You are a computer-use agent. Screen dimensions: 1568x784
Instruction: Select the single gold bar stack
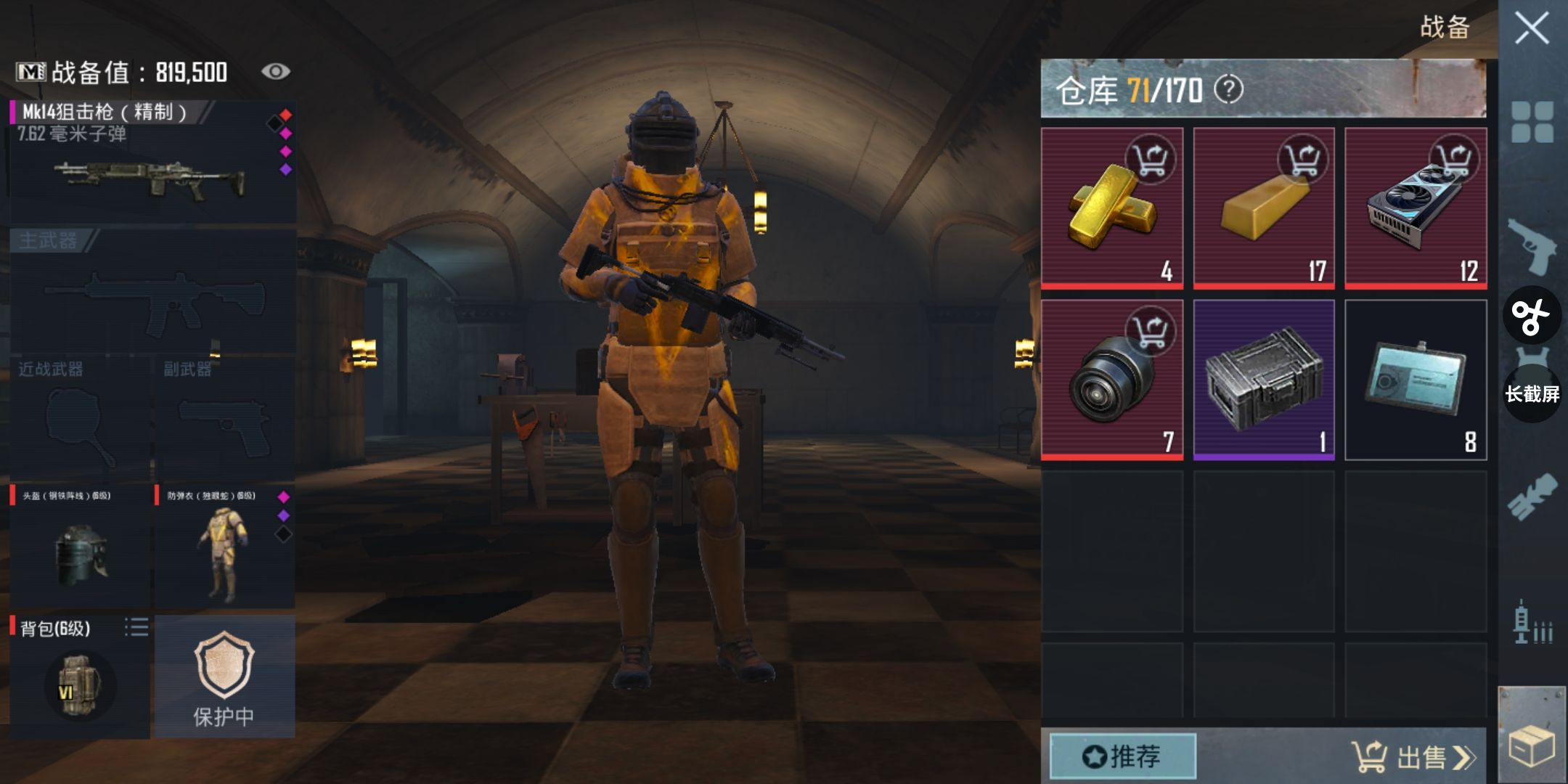click(x=1264, y=208)
